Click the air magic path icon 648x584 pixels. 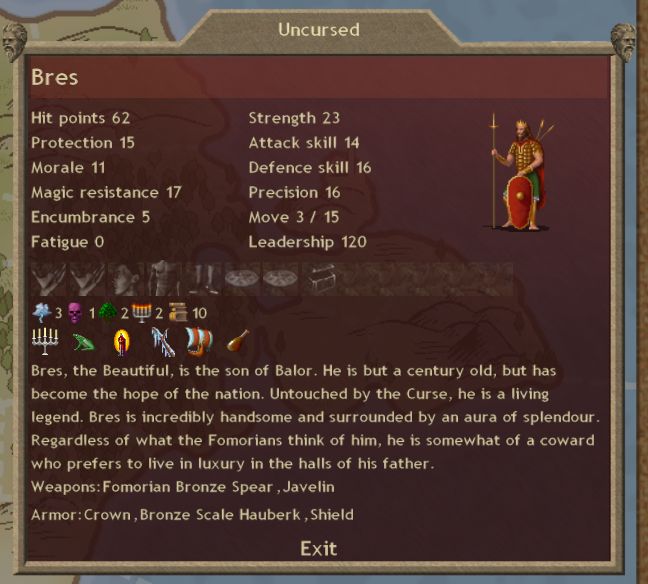click(40, 313)
